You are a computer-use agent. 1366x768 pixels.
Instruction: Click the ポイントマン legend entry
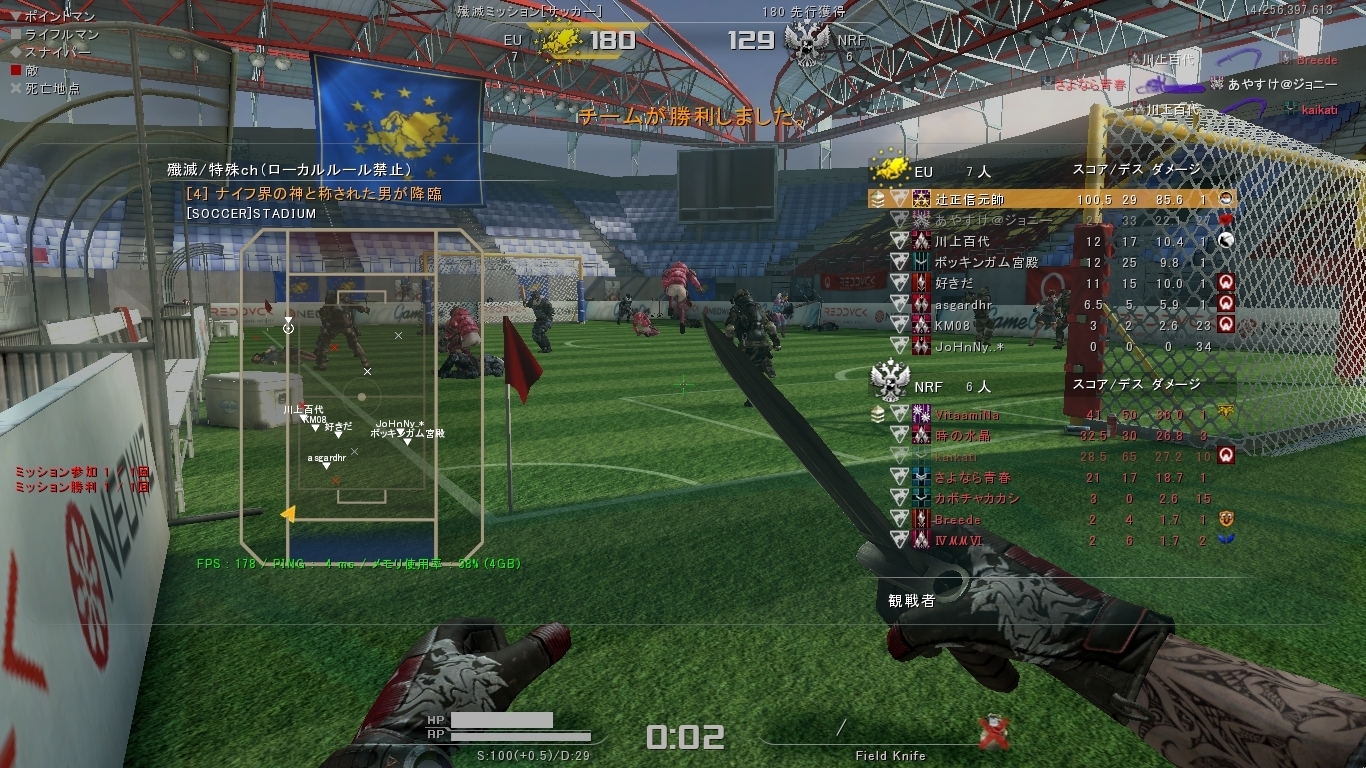coord(53,17)
